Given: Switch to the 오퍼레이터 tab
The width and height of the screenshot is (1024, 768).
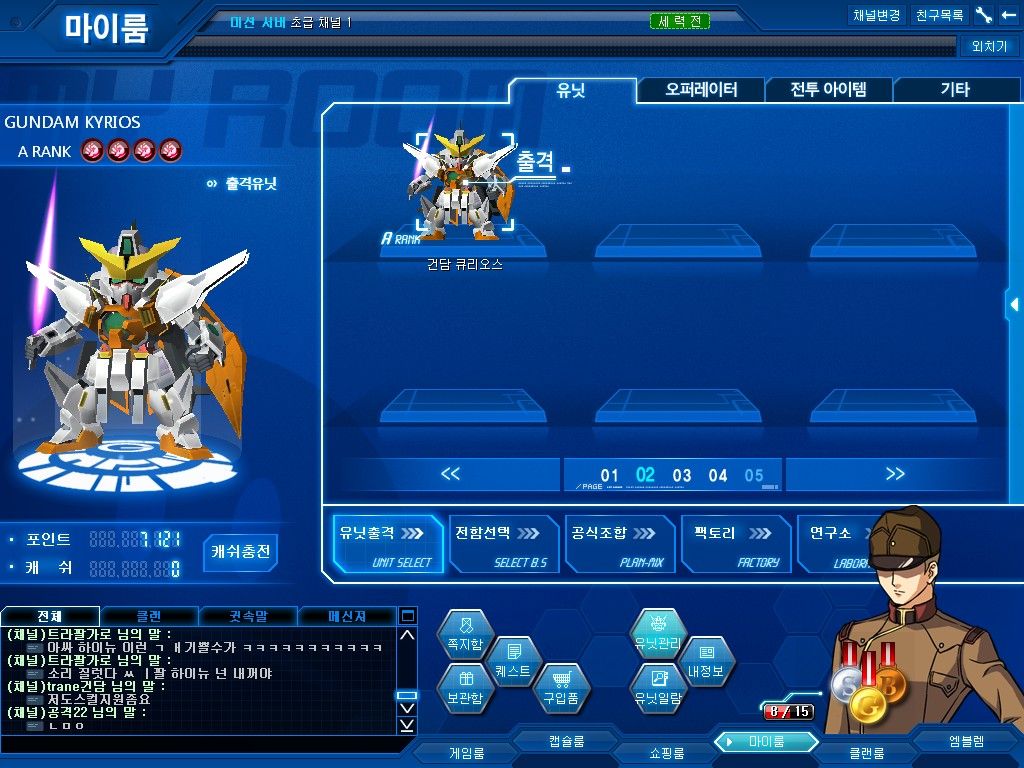Looking at the screenshot, I should (x=701, y=90).
